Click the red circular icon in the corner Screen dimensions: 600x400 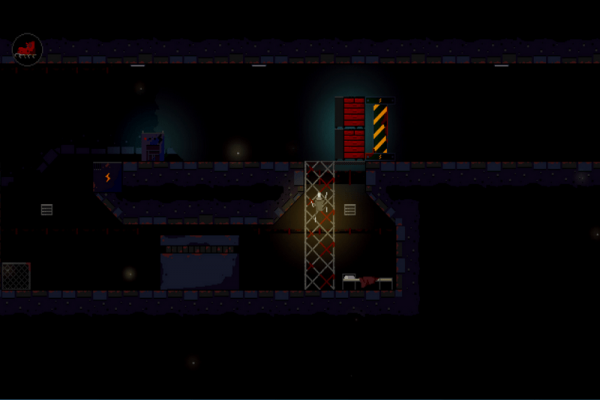27,48
